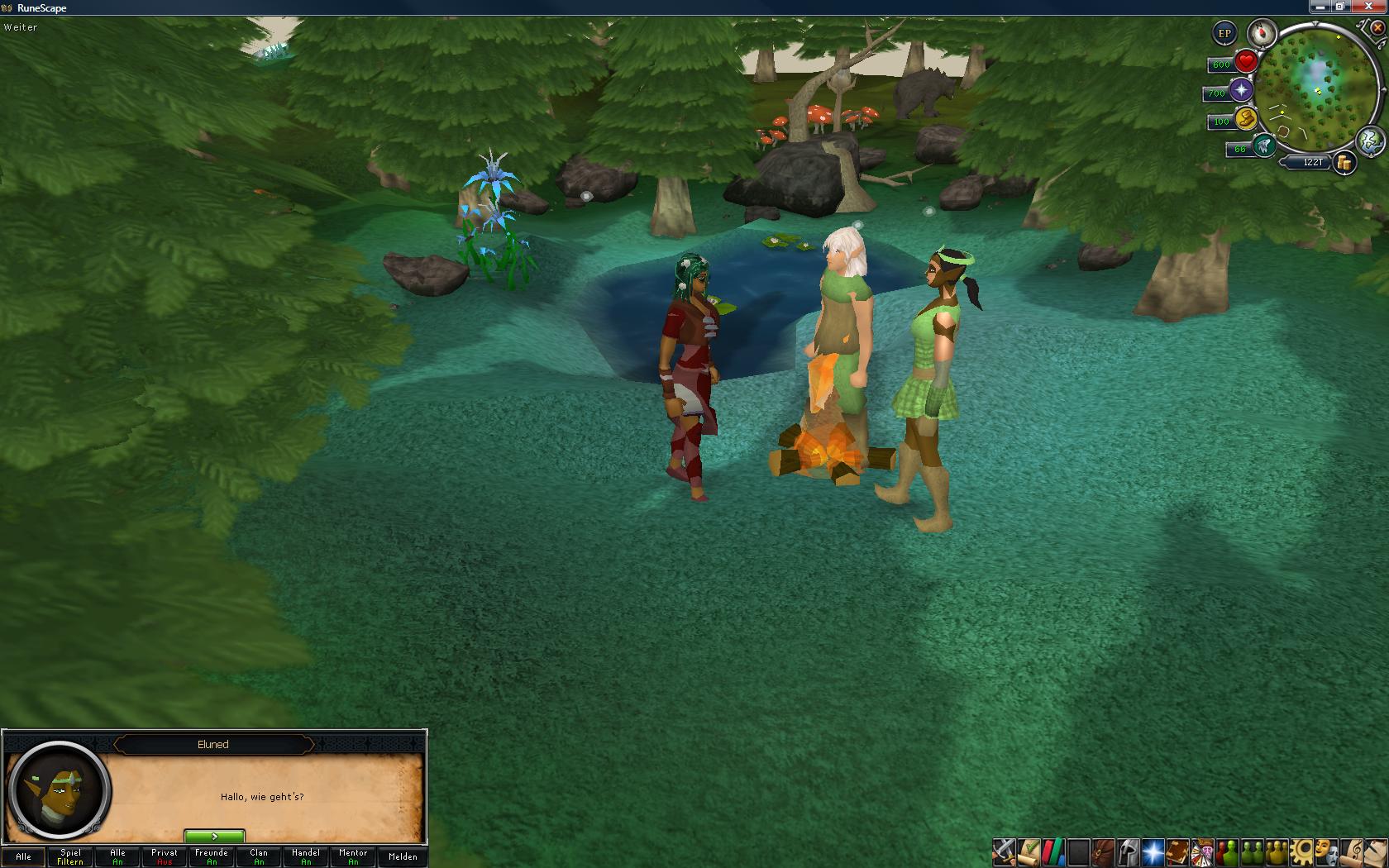
Task: Open the world map globe
Action: pos(1370,141)
